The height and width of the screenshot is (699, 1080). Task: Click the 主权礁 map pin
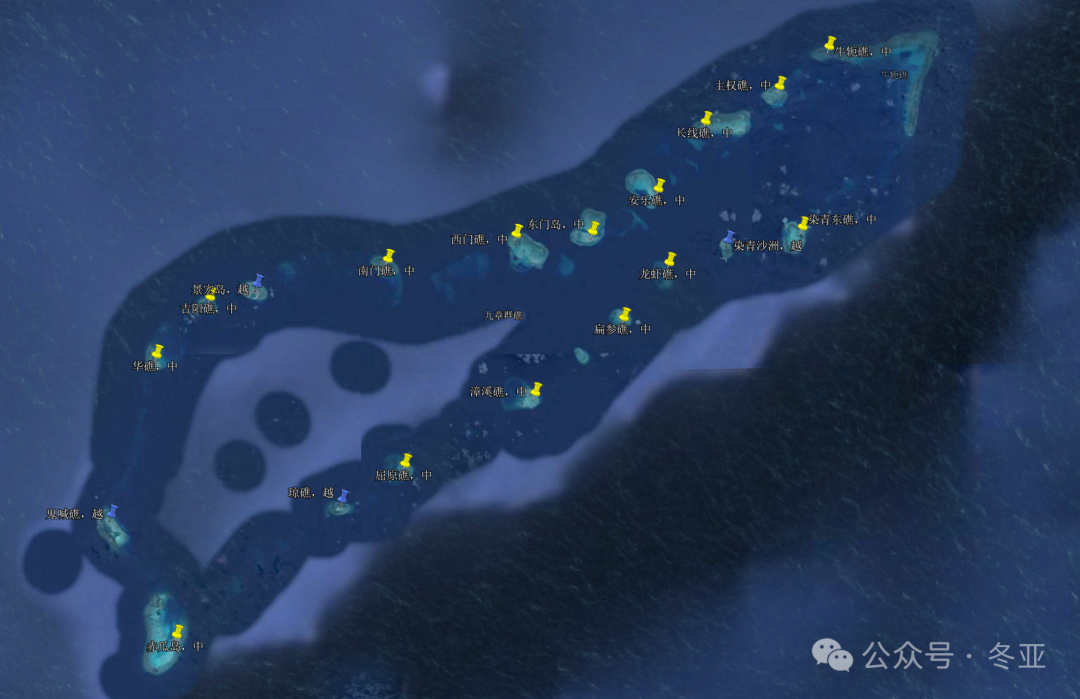[780, 82]
